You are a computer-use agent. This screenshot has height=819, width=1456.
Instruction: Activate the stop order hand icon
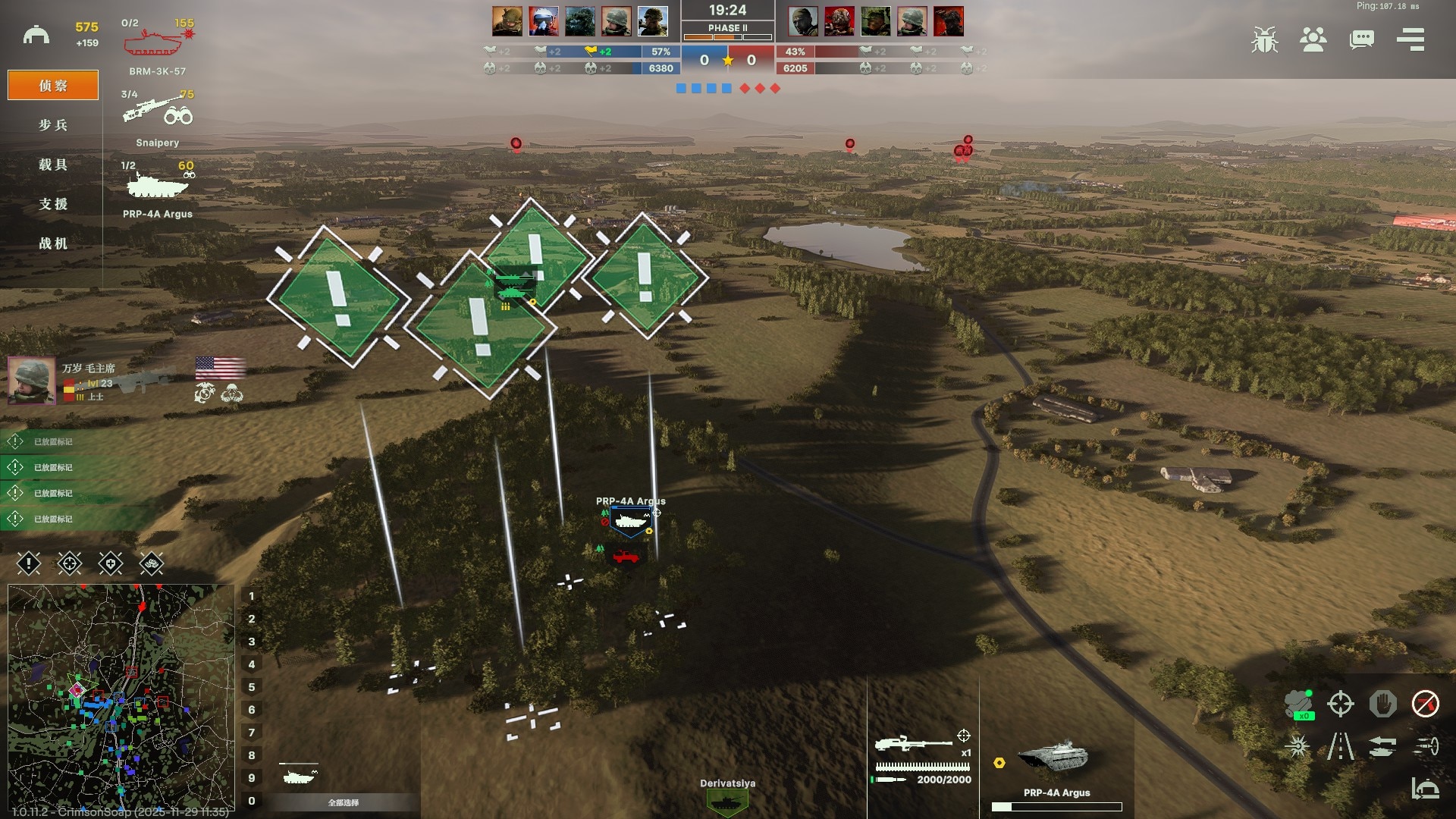(x=1382, y=704)
